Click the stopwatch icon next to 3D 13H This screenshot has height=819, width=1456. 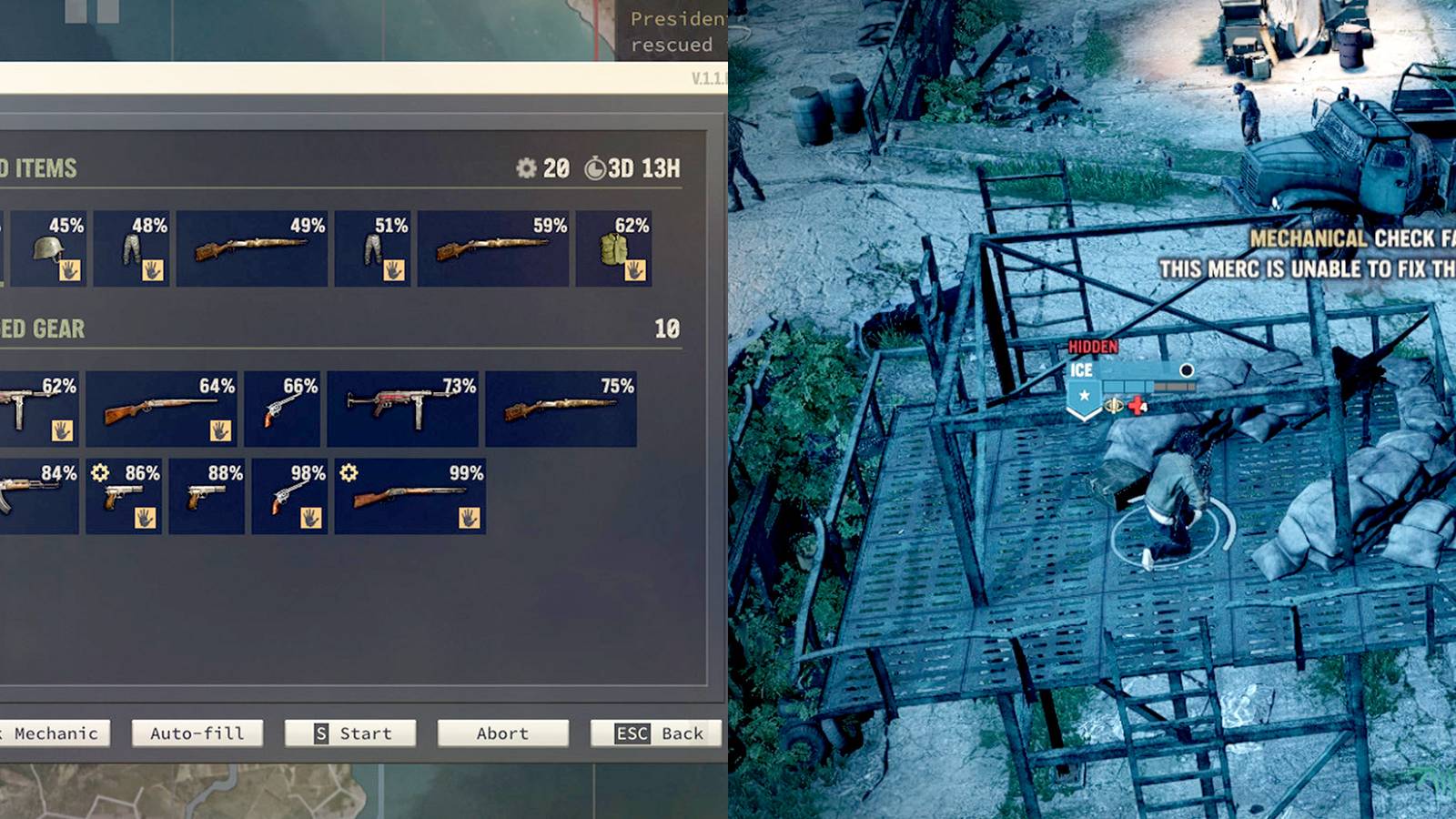pos(596,168)
